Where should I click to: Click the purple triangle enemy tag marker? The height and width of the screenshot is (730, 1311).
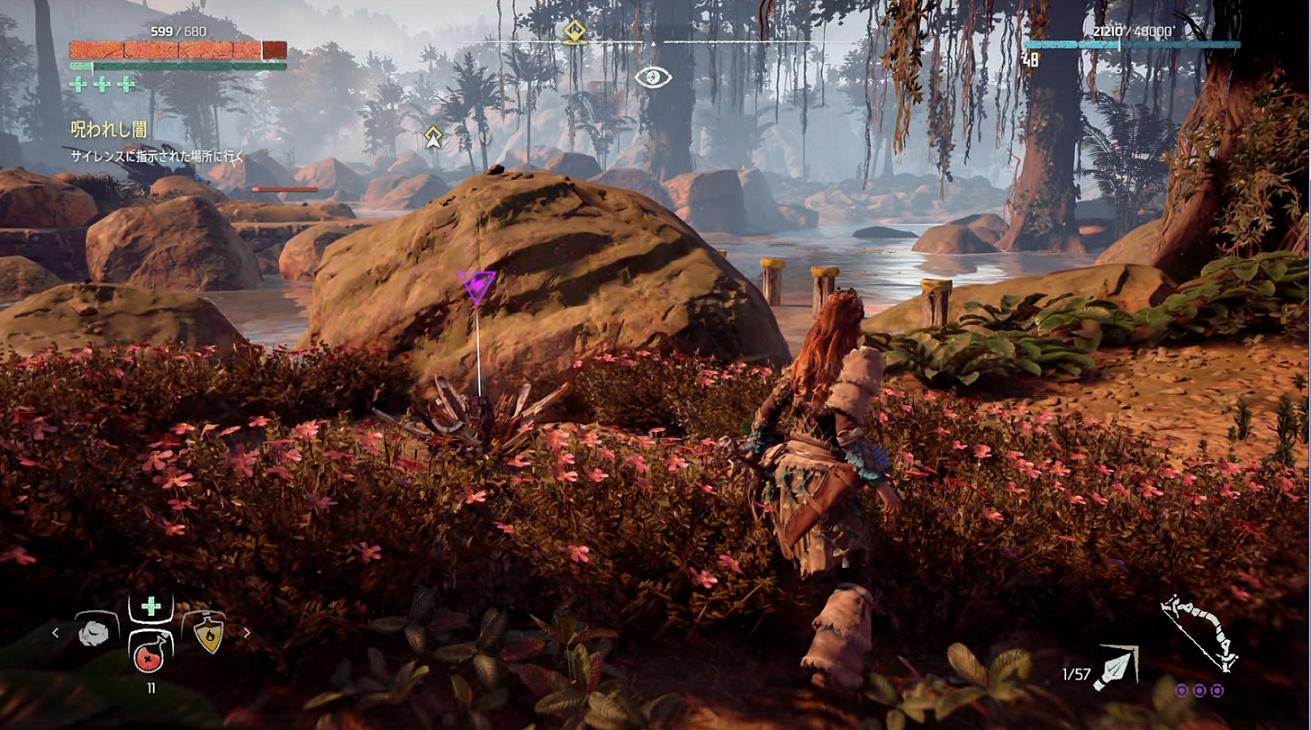point(477,287)
